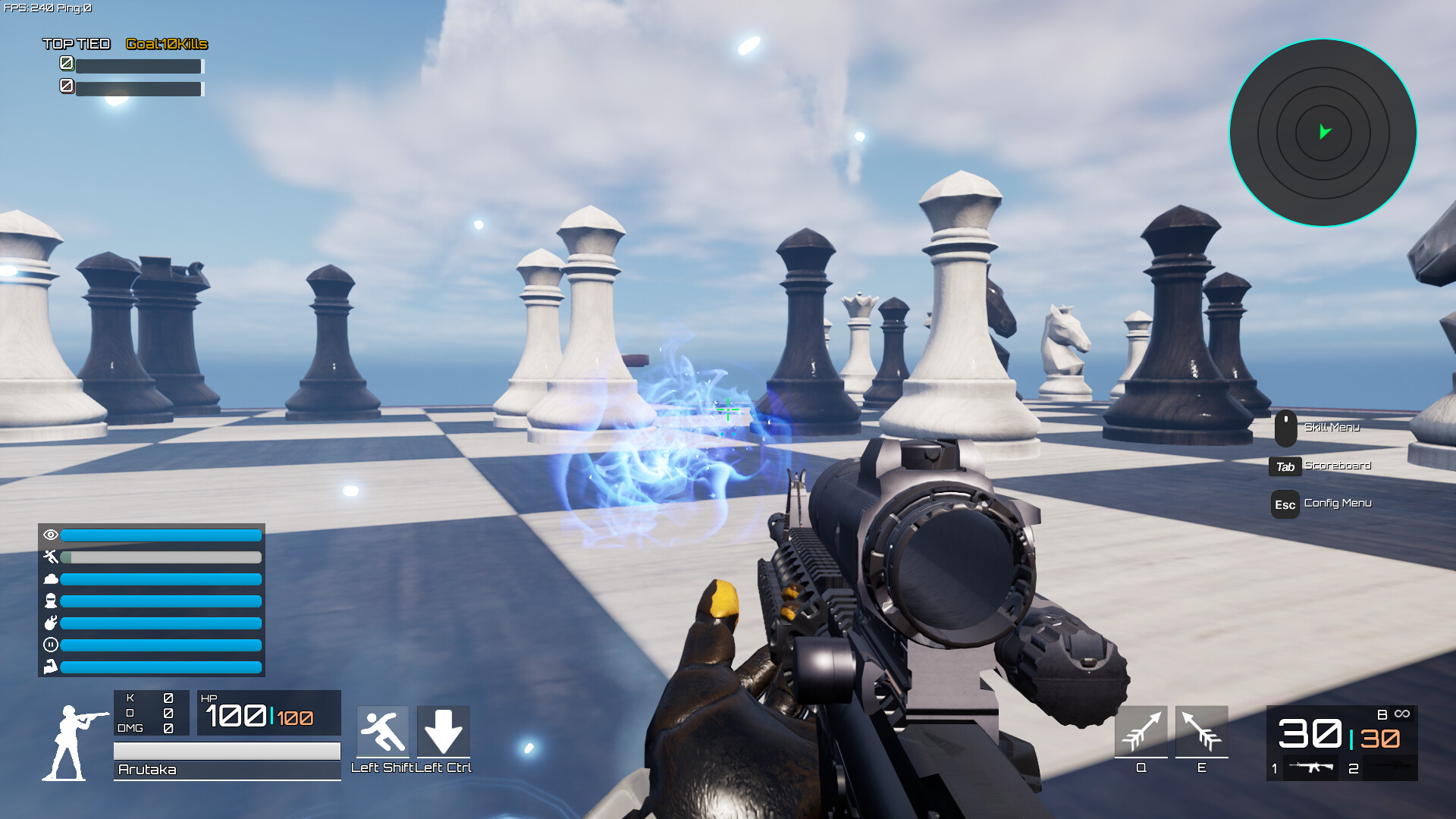Select the eye vision skill icon
This screenshot has height=819, width=1456.
(x=50, y=535)
